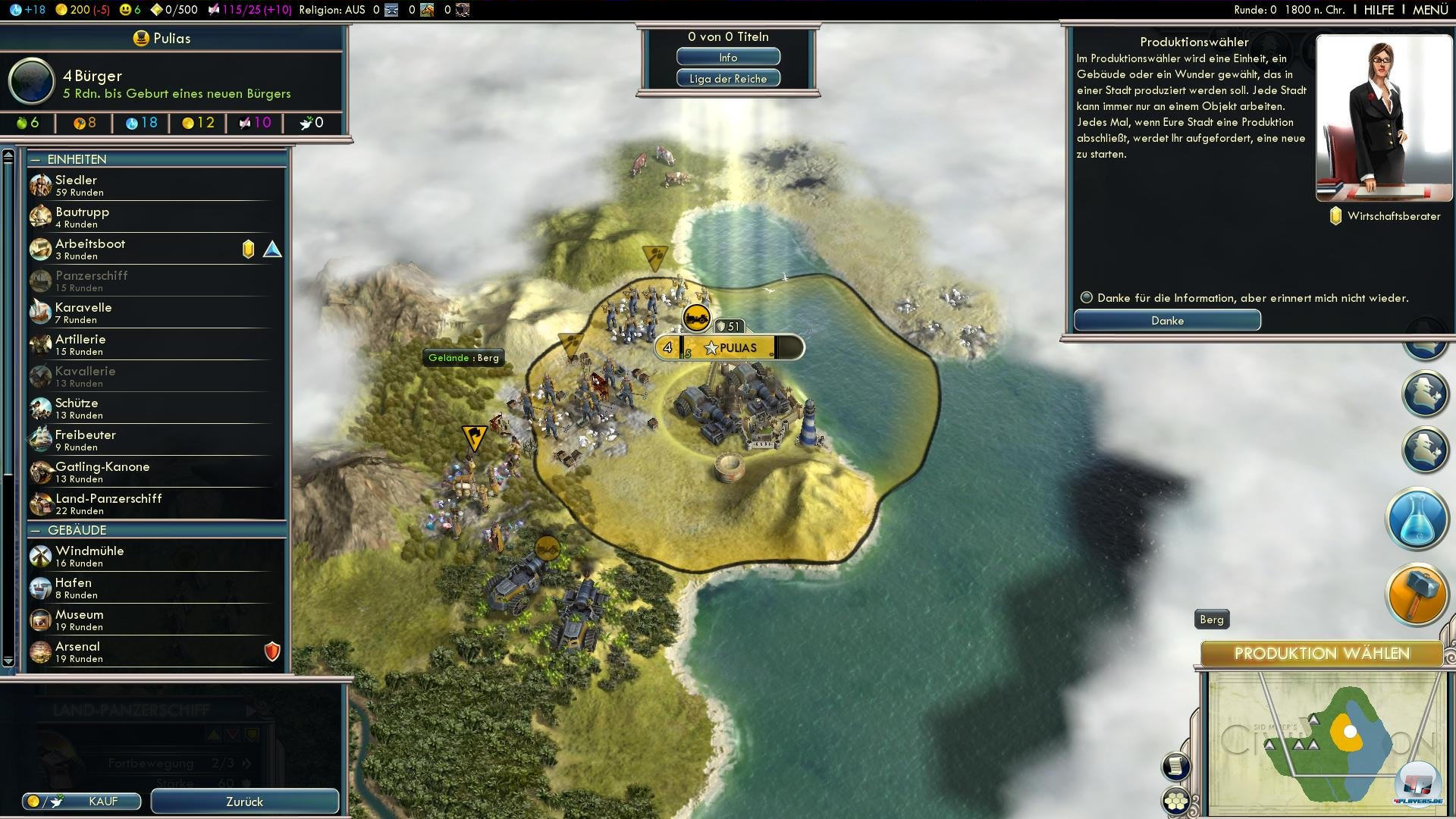Open the MENÜ game menu

tap(1430, 10)
